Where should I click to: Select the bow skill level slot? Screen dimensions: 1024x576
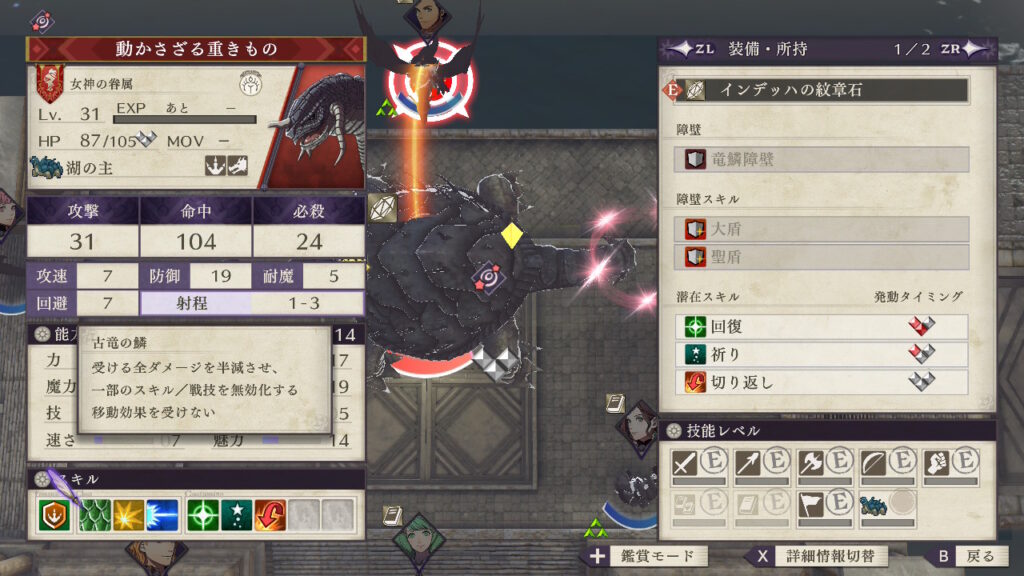[x=886, y=466]
